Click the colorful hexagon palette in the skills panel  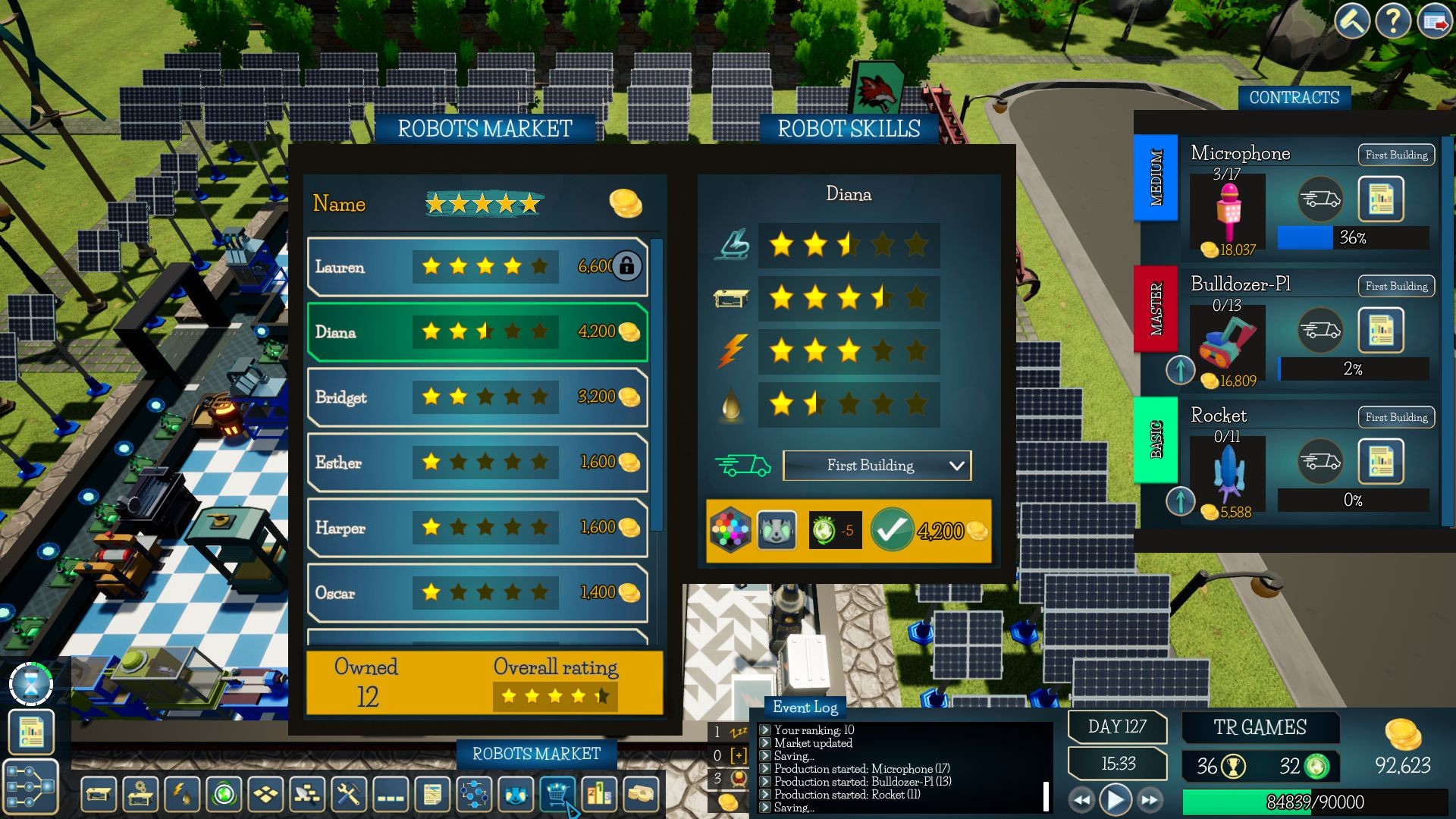coord(730,529)
